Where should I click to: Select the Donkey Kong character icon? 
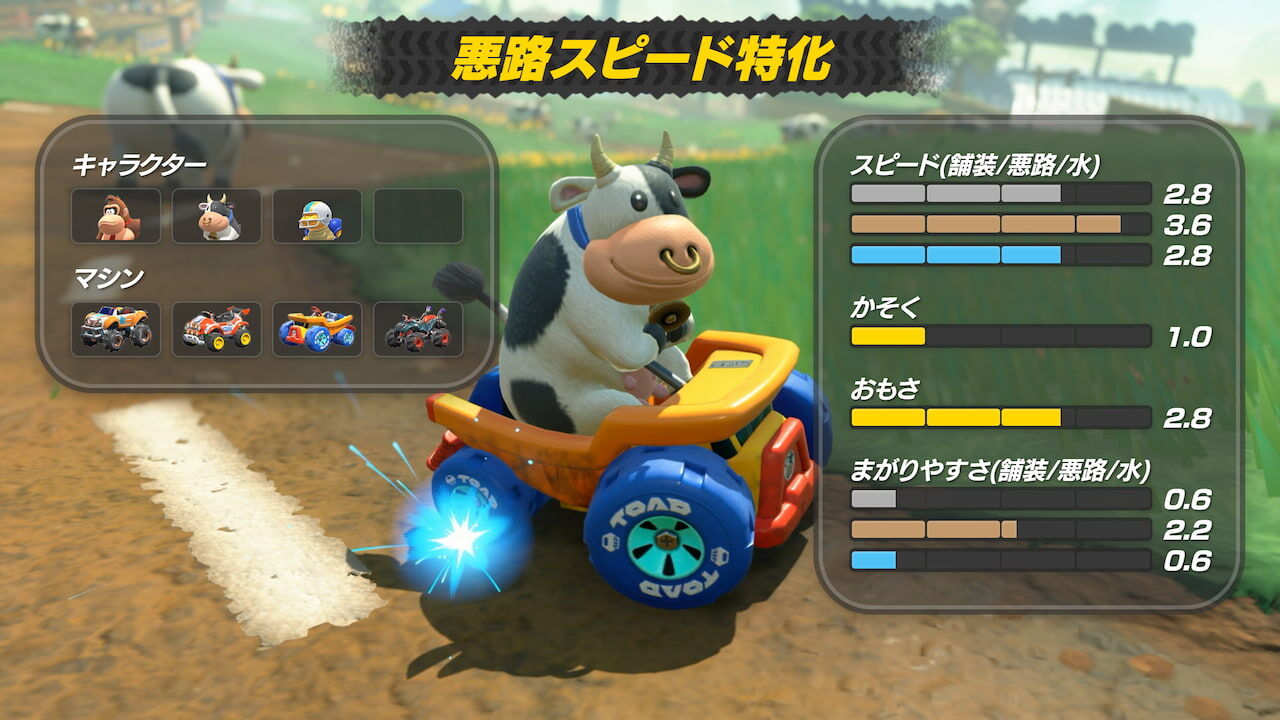(x=115, y=218)
